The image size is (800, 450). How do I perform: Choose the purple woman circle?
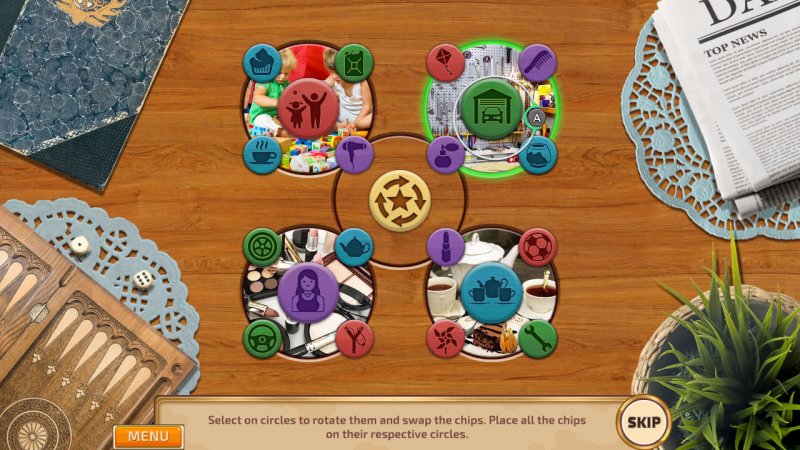point(307,291)
